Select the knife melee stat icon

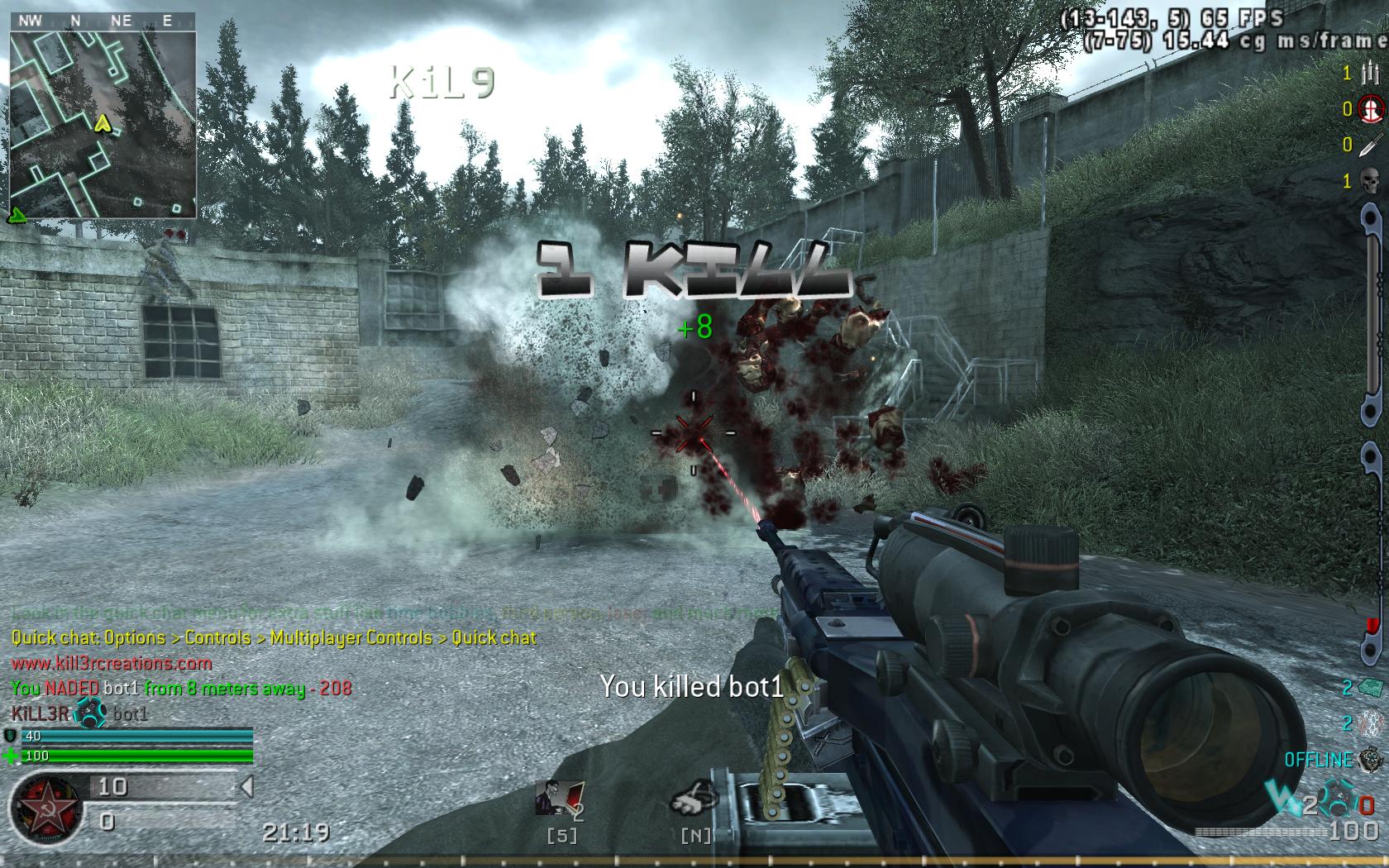tap(1369, 145)
